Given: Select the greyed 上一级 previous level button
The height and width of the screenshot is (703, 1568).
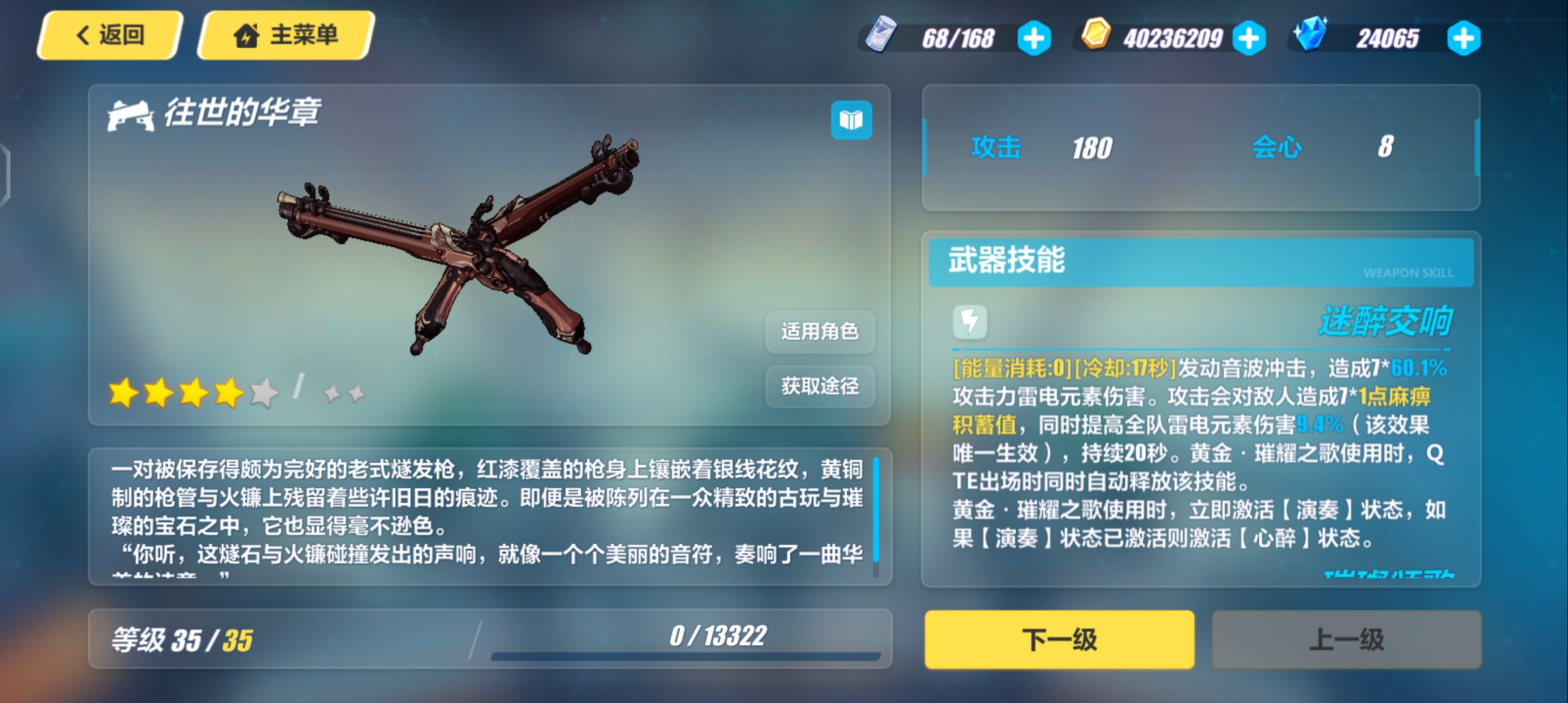Looking at the screenshot, I should pos(1346,639).
